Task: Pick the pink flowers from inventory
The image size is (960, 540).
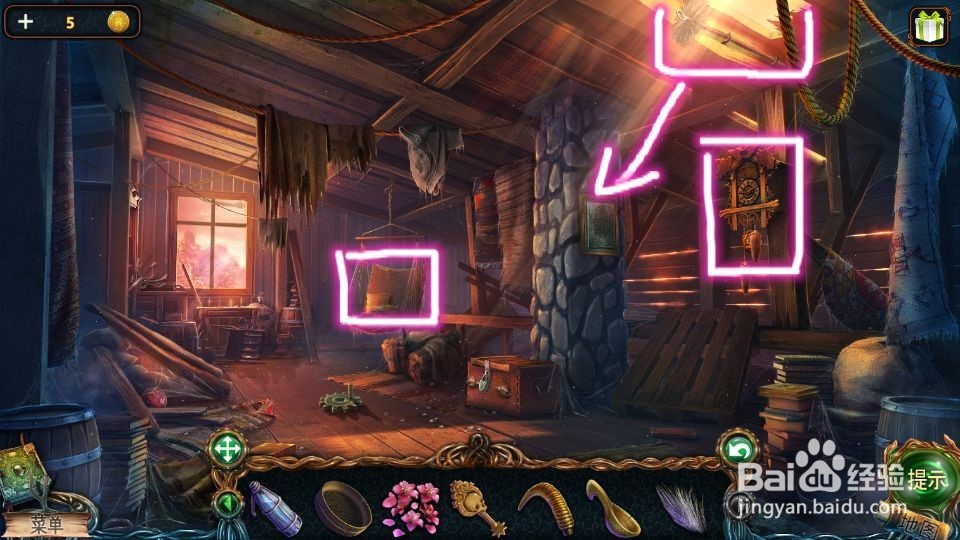Action: (x=410, y=504)
